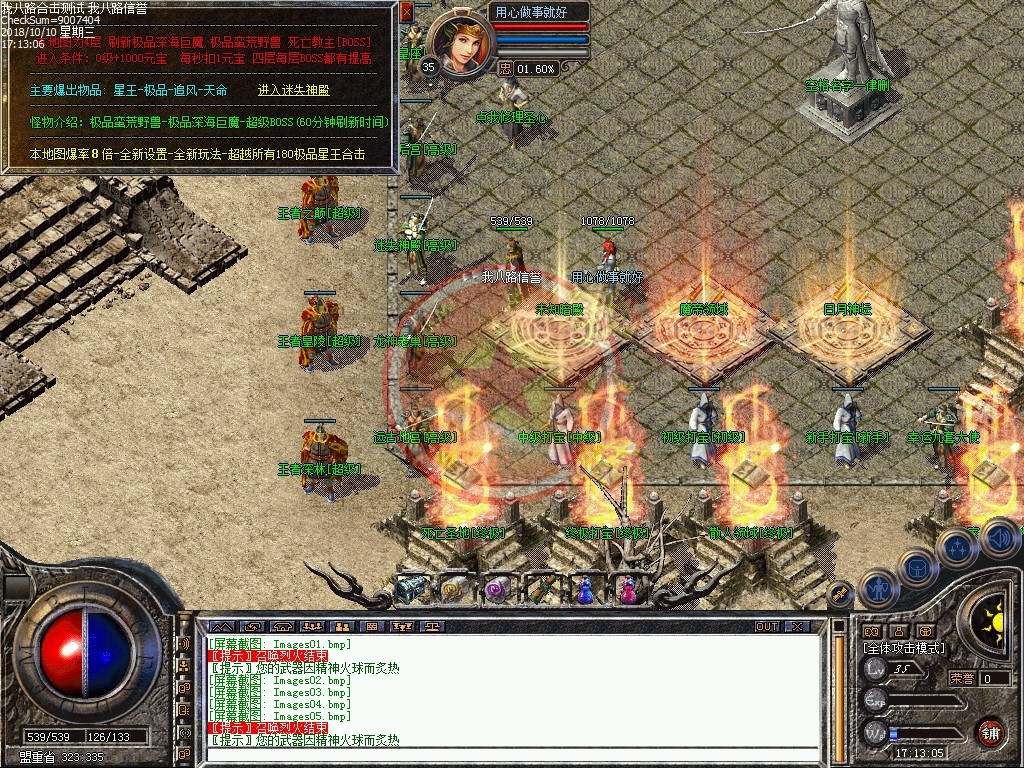The image size is (1024, 768).
Task: Open the skills button with four stars
Action: pos(957,547)
